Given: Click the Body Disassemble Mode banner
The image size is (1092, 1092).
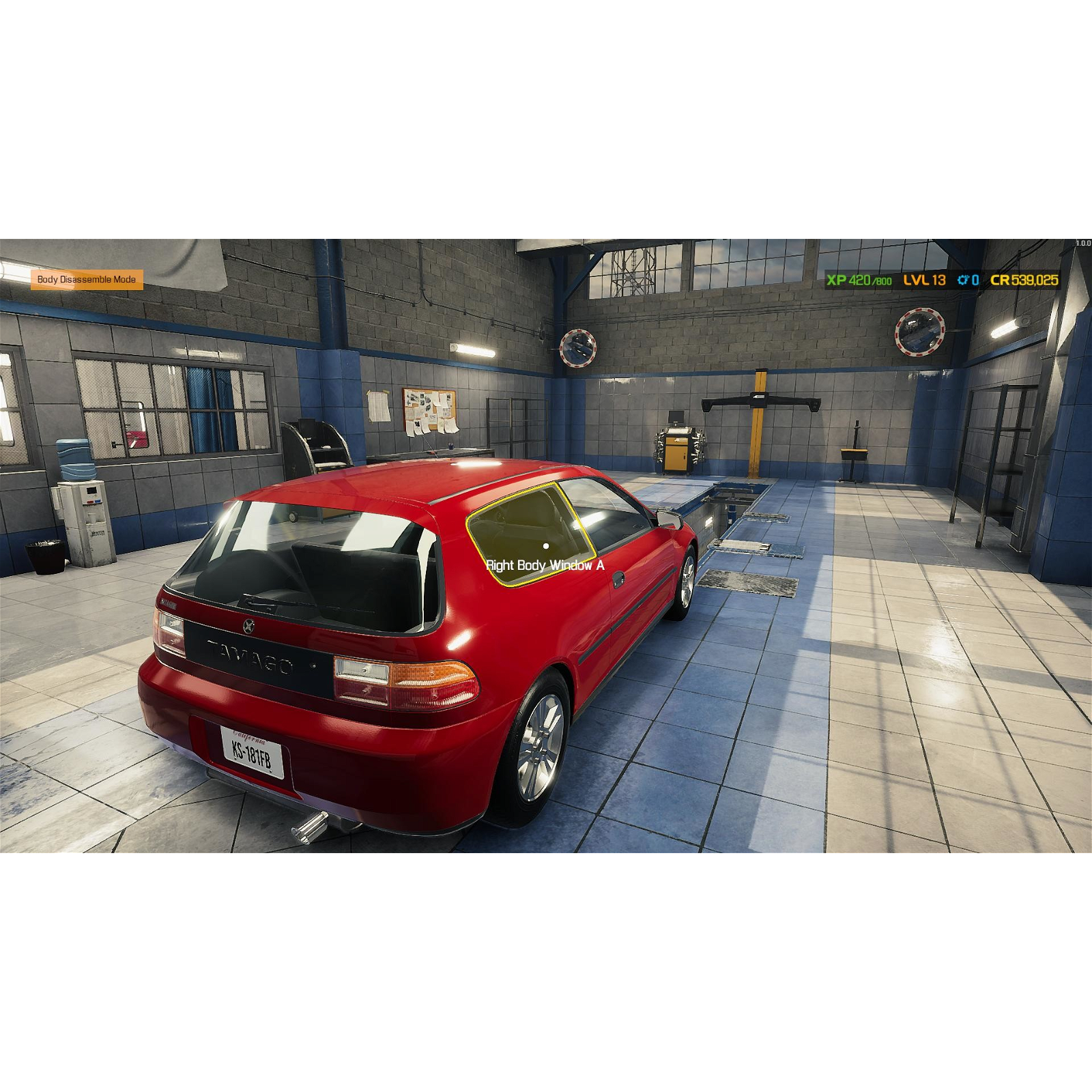Looking at the screenshot, I should click(x=89, y=278).
